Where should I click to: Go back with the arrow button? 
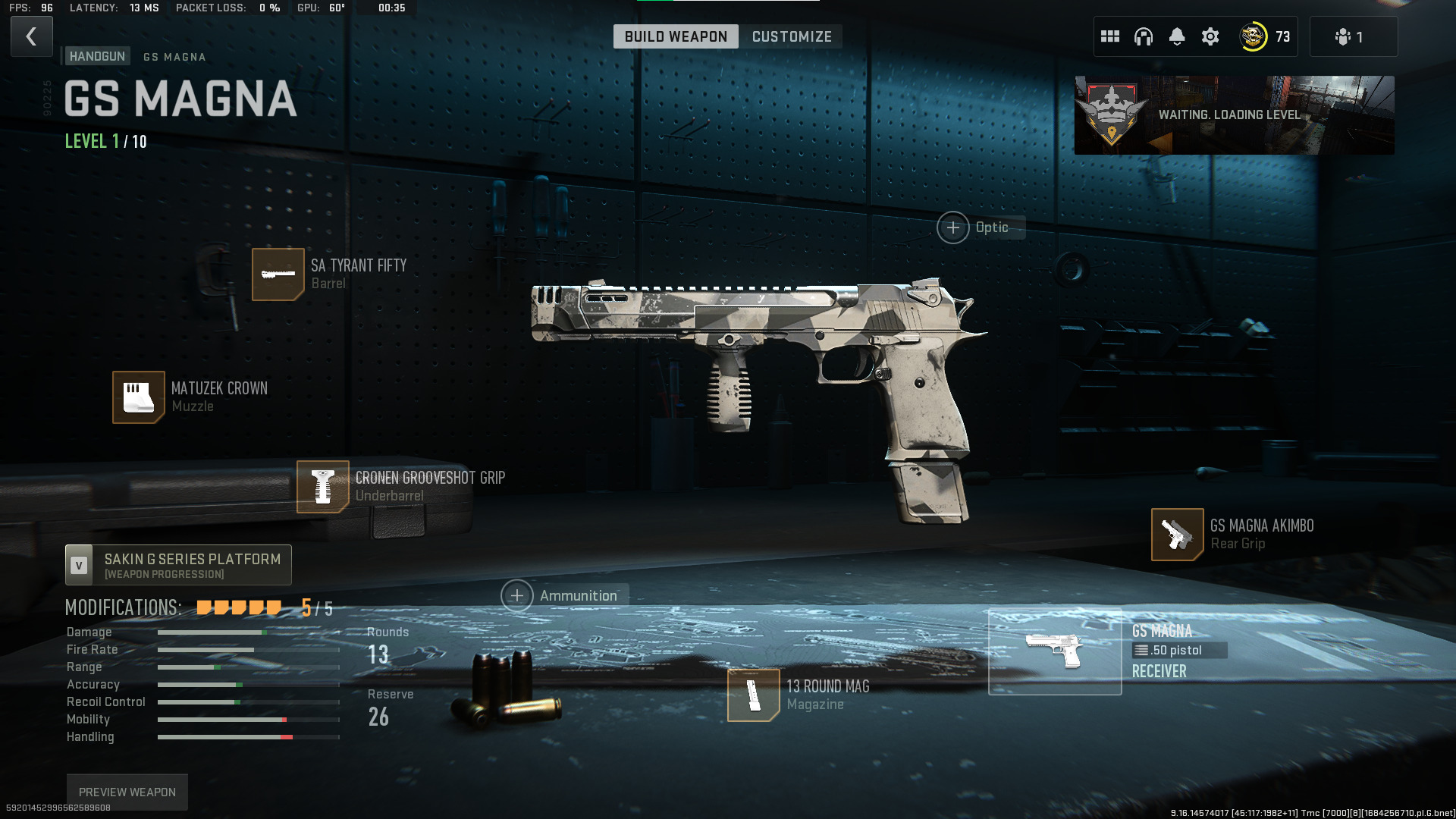click(31, 36)
